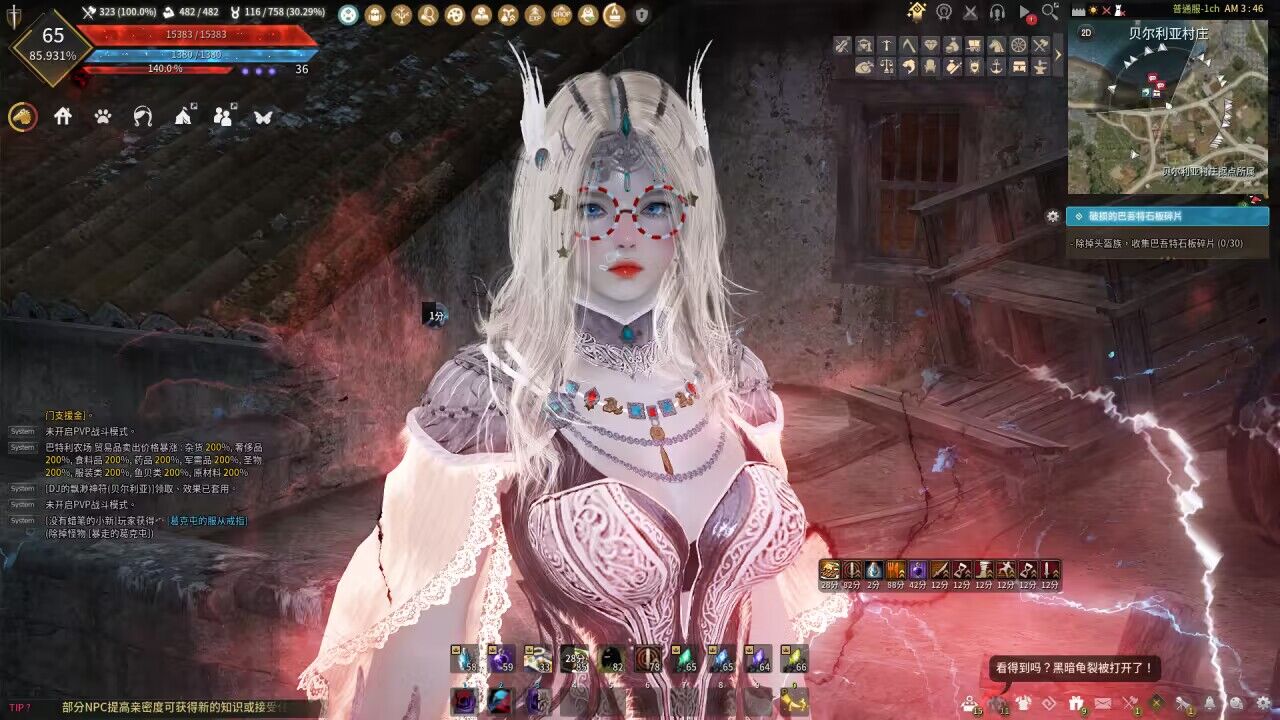Use the green crystal hotbar slot showing 65
Image resolution: width=1280 pixels, height=720 pixels.
[x=685, y=659]
